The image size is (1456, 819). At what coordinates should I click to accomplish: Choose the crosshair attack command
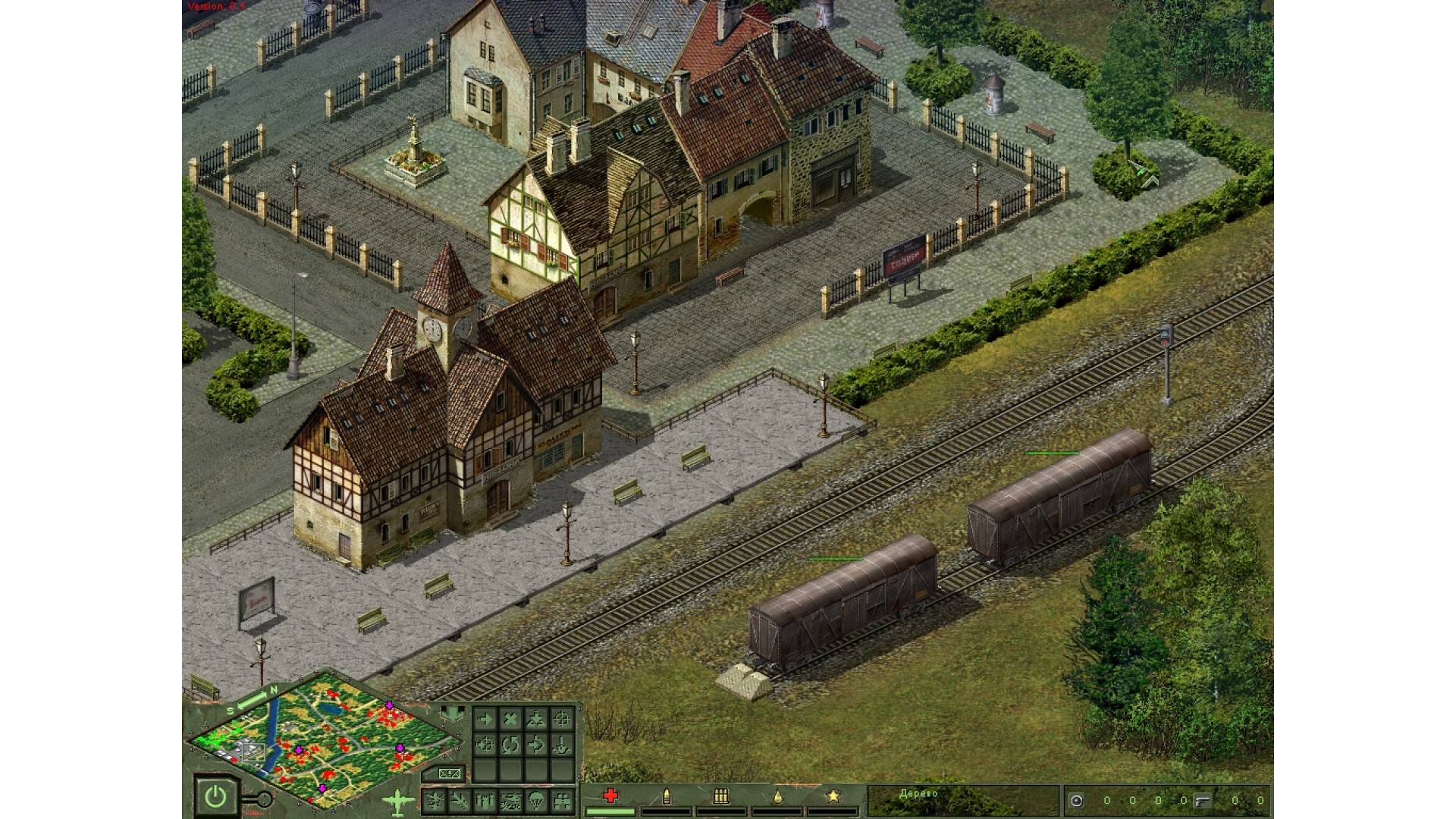point(561,720)
